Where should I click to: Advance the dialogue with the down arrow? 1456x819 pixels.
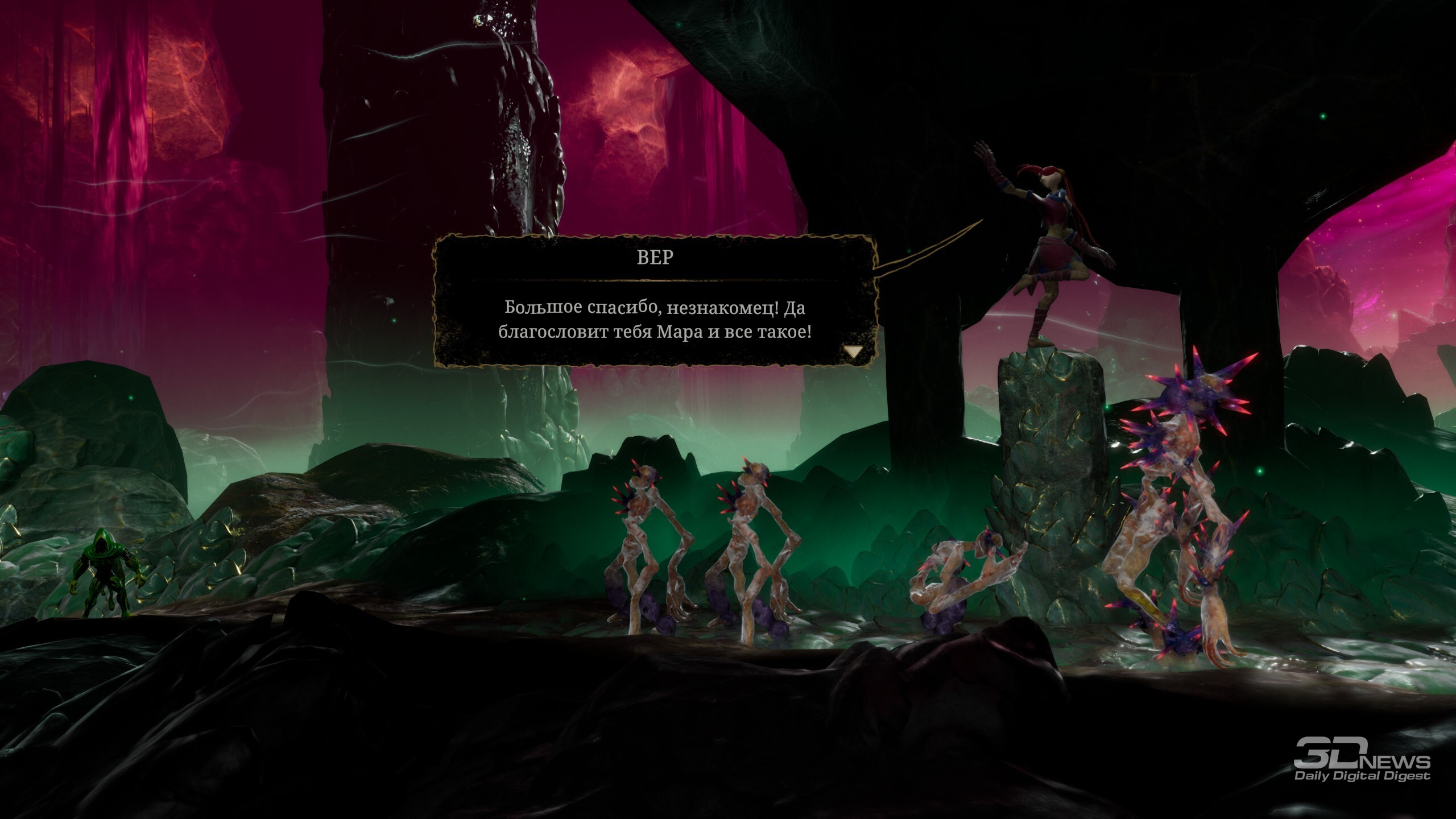[x=853, y=352]
